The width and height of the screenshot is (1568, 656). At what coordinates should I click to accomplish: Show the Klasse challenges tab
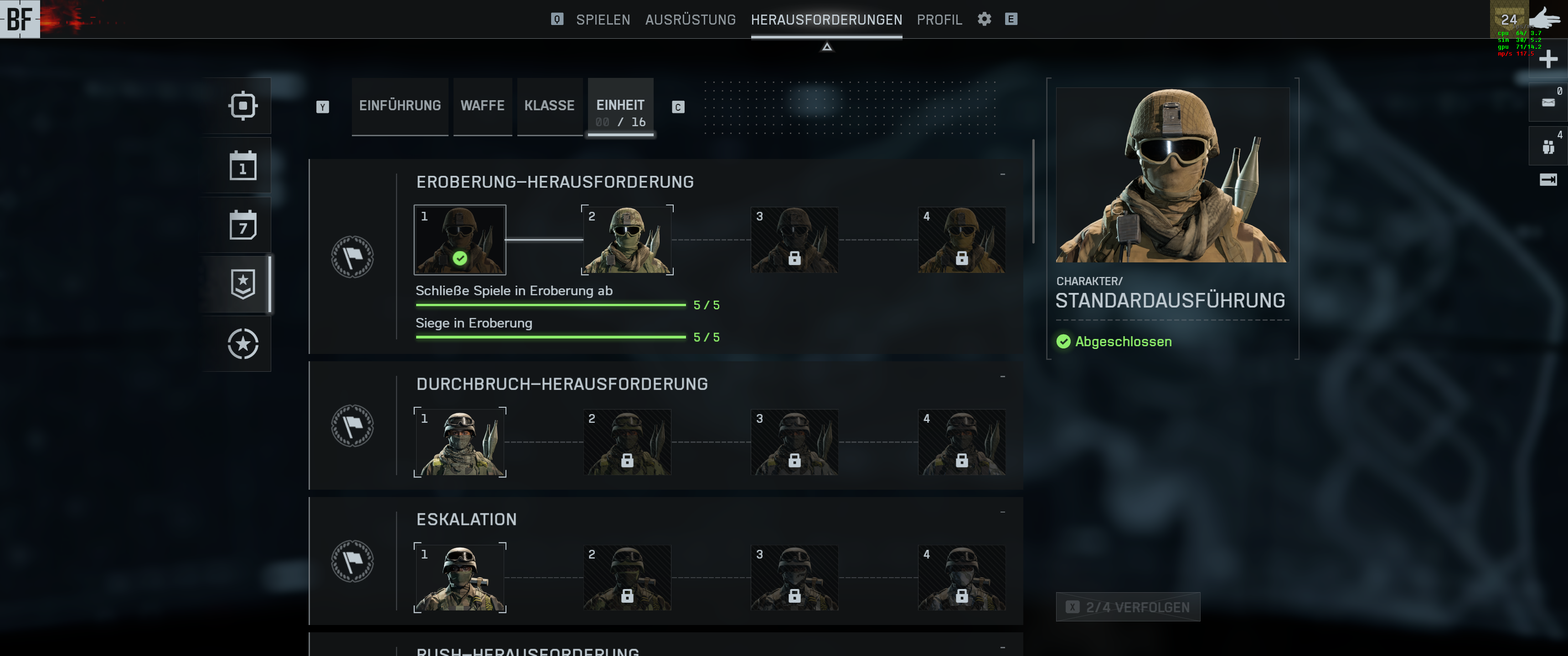(x=549, y=106)
